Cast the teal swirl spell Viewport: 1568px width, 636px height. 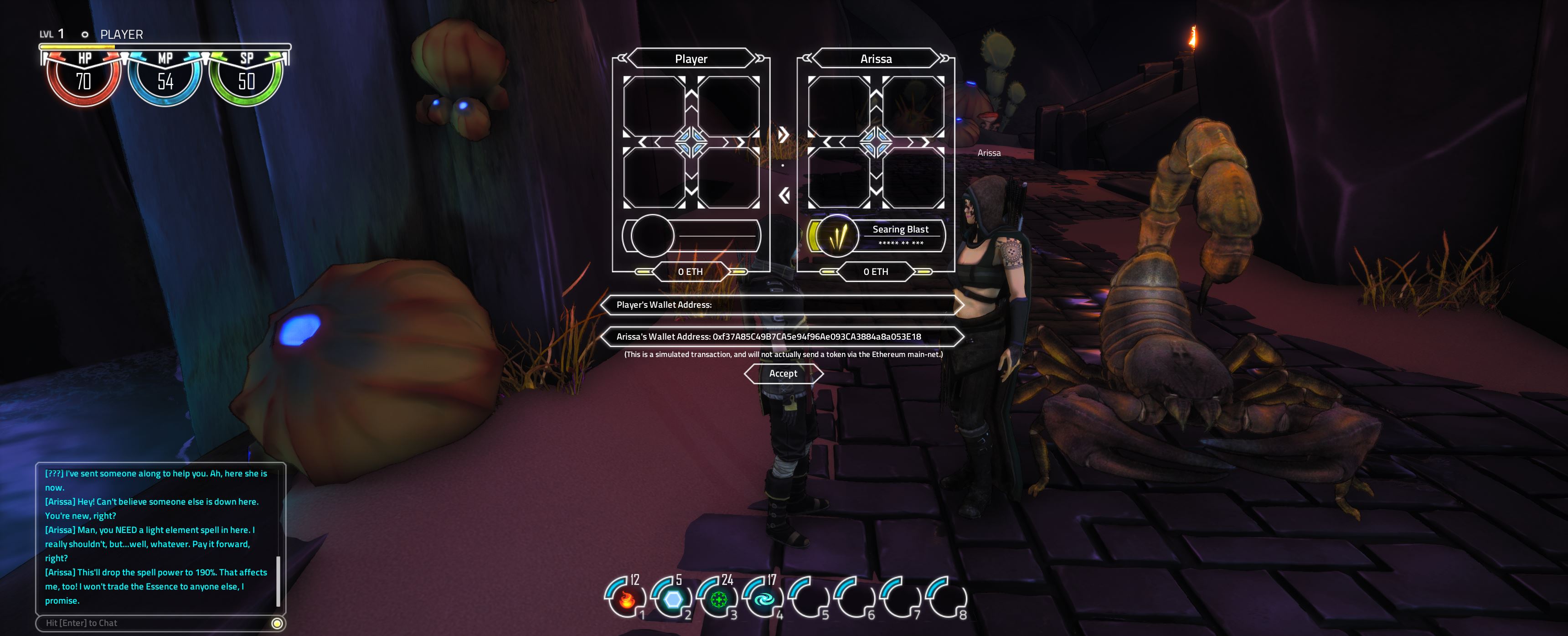click(x=764, y=599)
